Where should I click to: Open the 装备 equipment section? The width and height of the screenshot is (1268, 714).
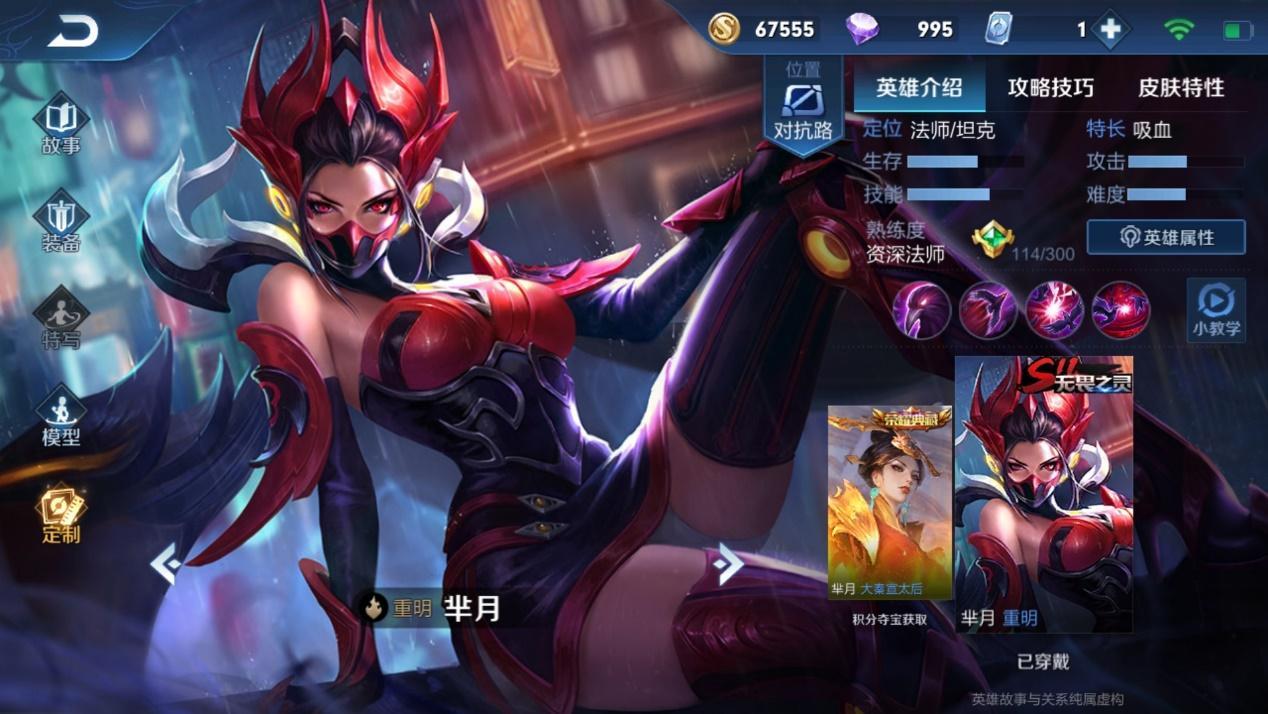[61, 223]
